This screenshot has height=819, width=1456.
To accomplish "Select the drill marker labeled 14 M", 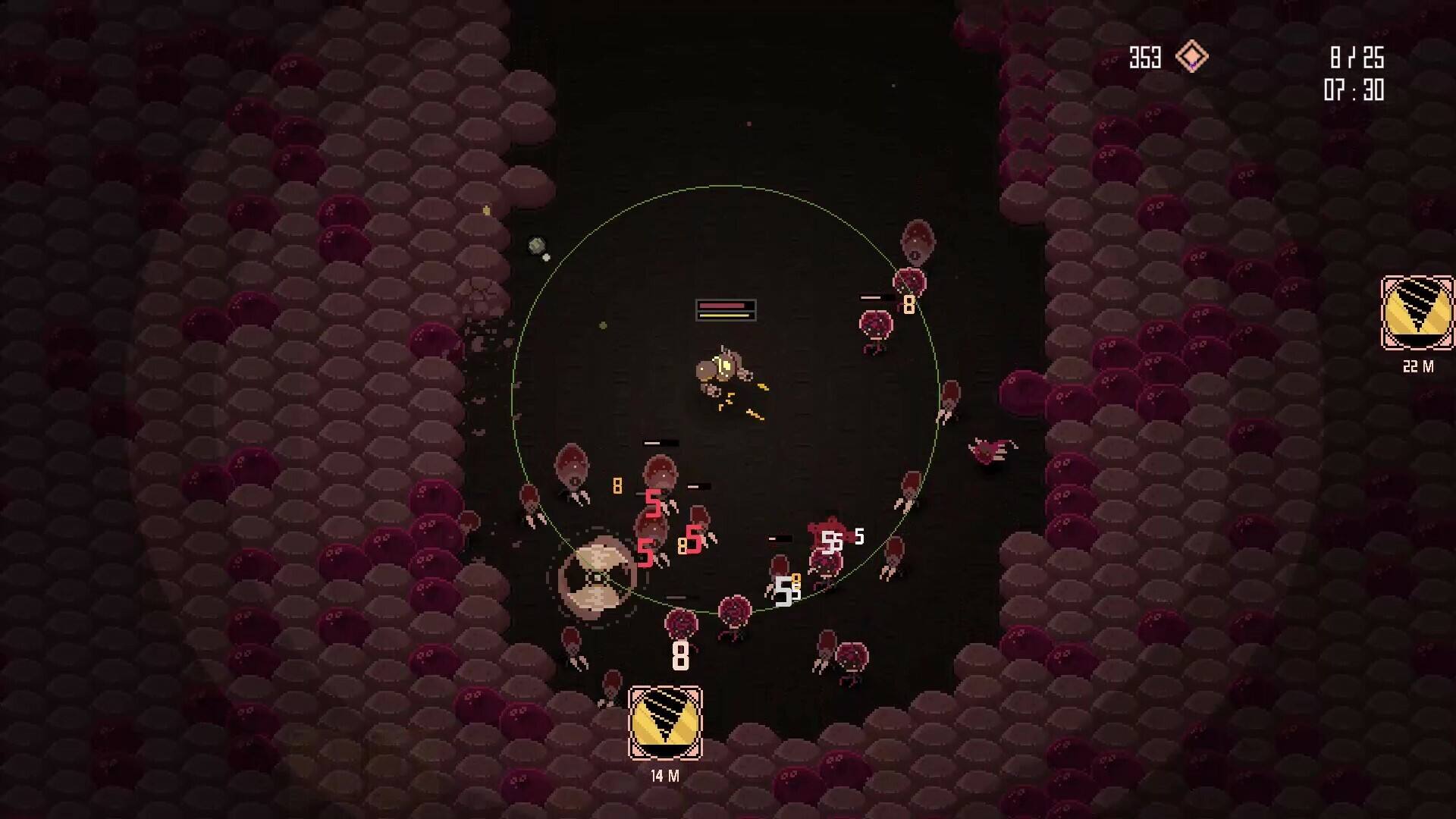I will point(665,723).
